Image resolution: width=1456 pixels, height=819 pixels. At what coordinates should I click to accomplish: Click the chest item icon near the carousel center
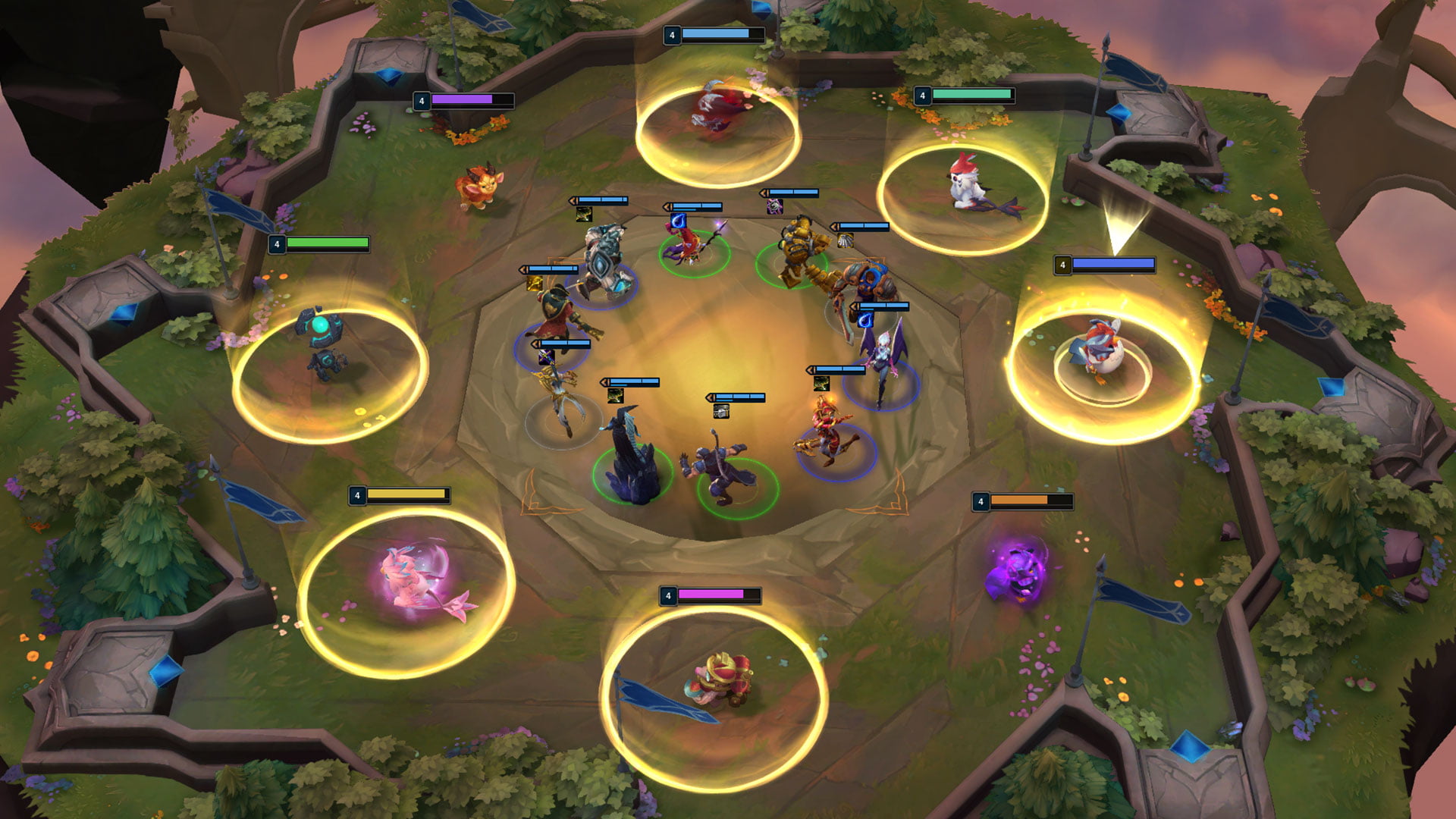720,411
